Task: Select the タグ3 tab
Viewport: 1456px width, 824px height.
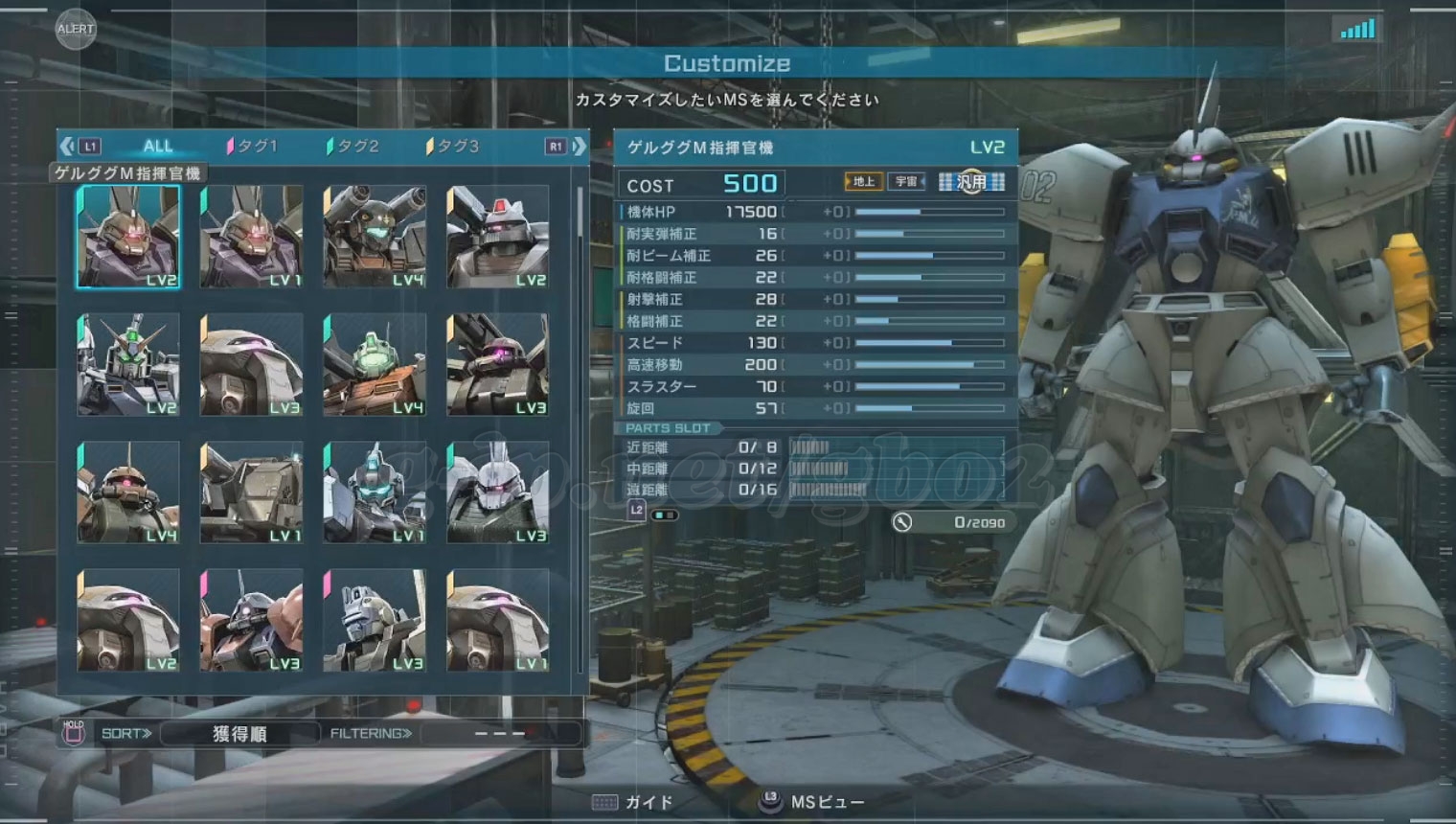Action: (x=452, y=147)
